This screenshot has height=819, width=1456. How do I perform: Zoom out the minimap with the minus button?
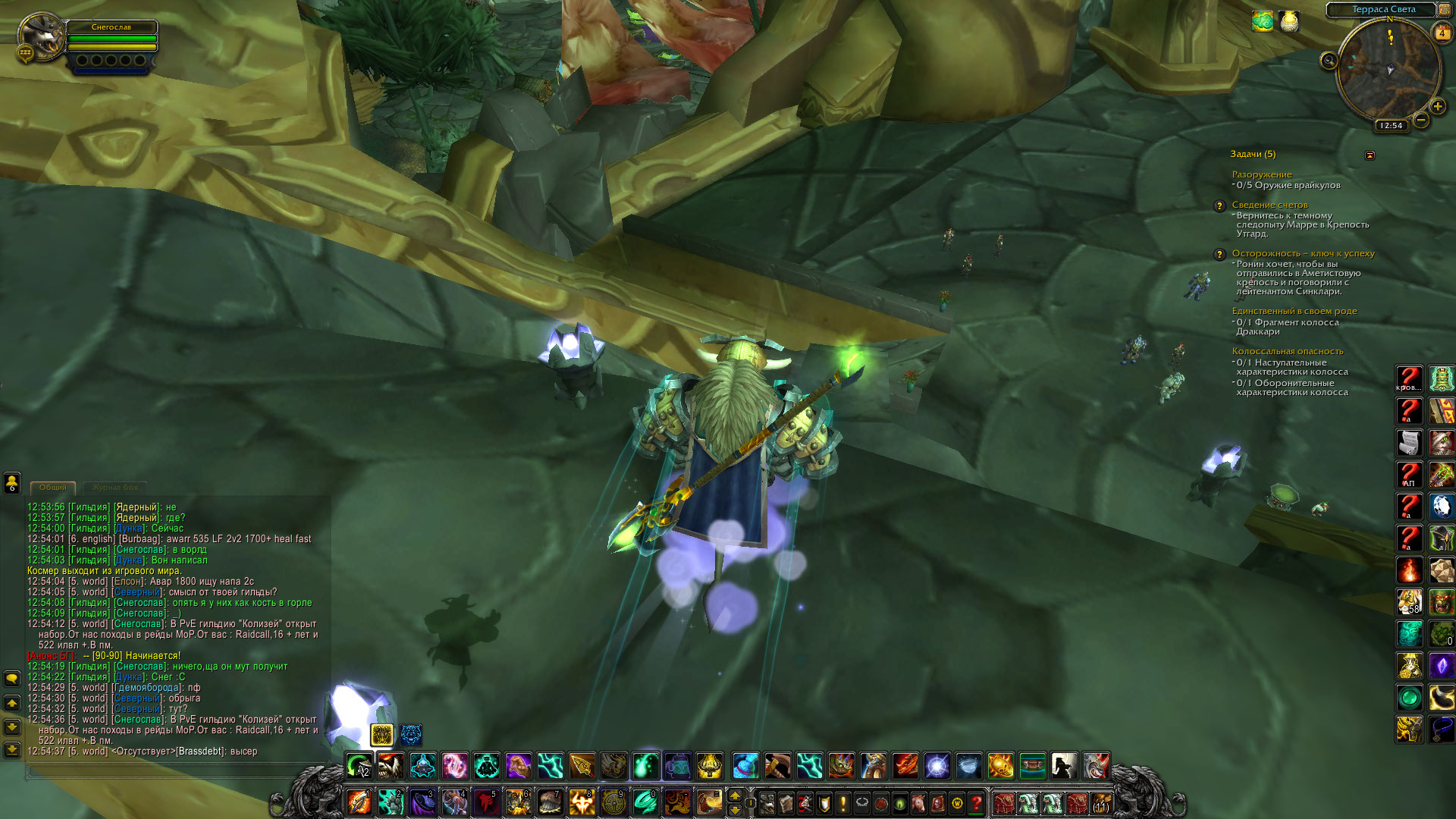pyautogui.click(x=1421, y=120)
